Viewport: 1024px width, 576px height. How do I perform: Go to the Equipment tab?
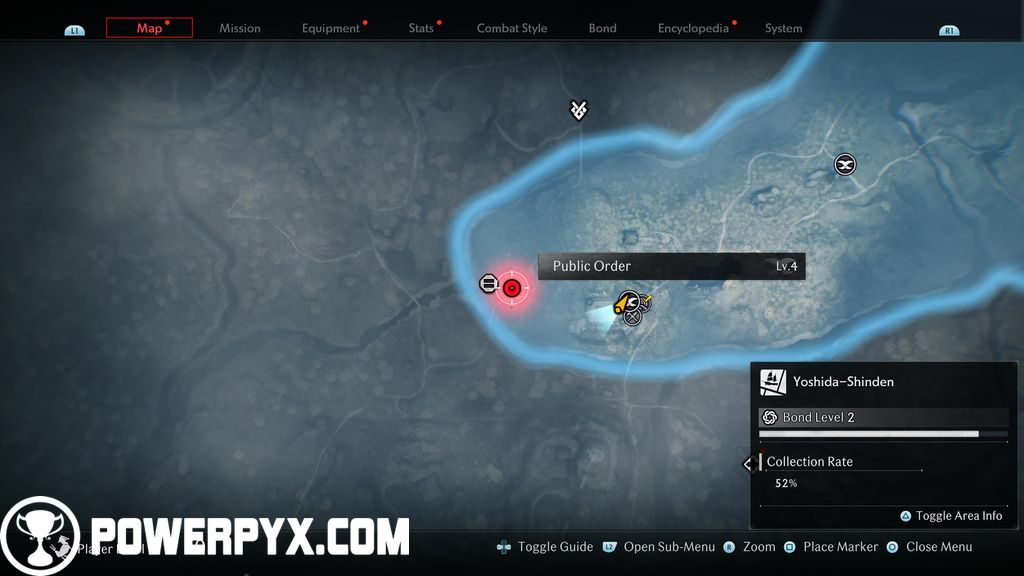click(330, 28)
